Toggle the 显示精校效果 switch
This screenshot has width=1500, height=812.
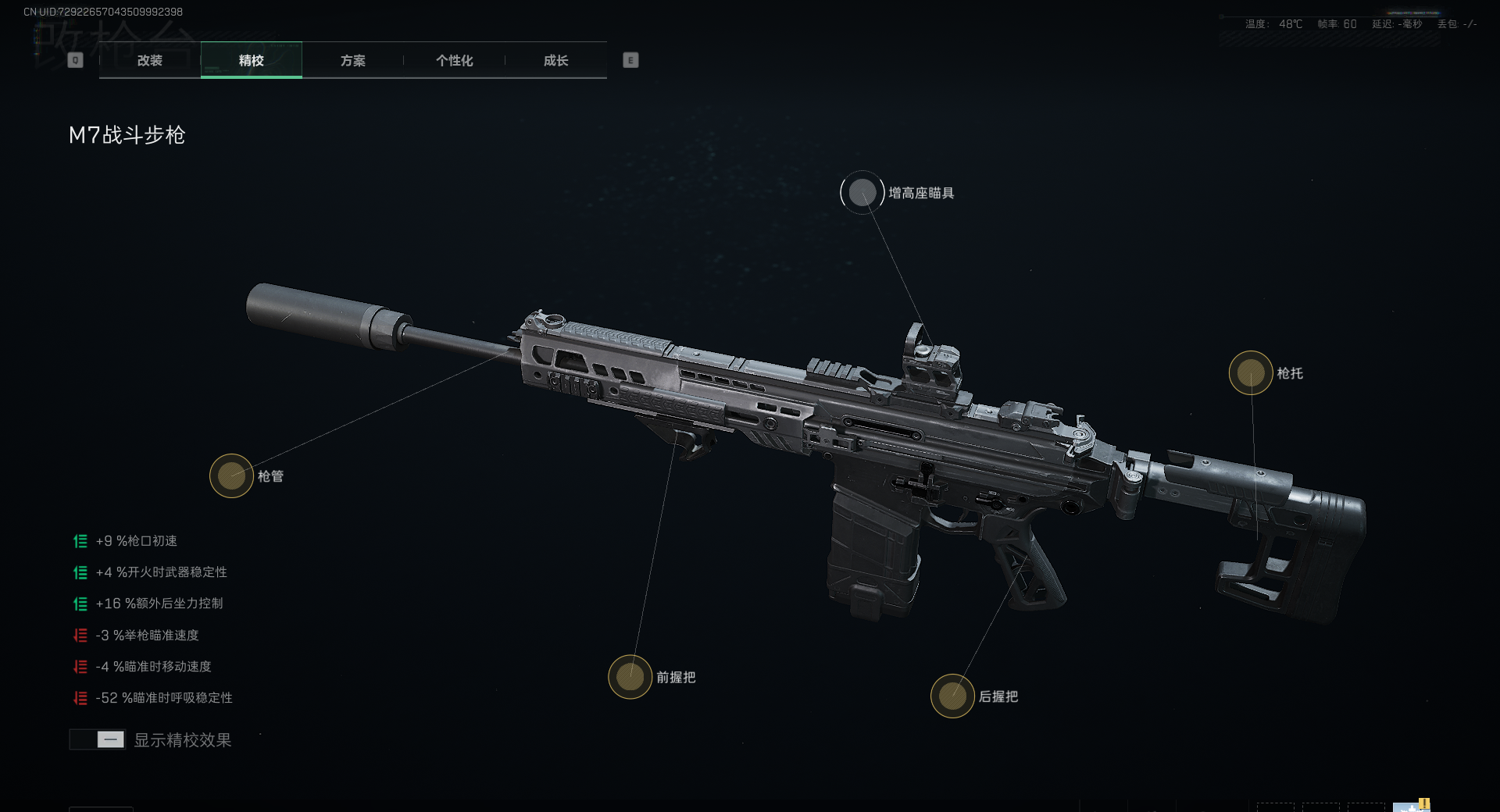click(x=98, y=739)
